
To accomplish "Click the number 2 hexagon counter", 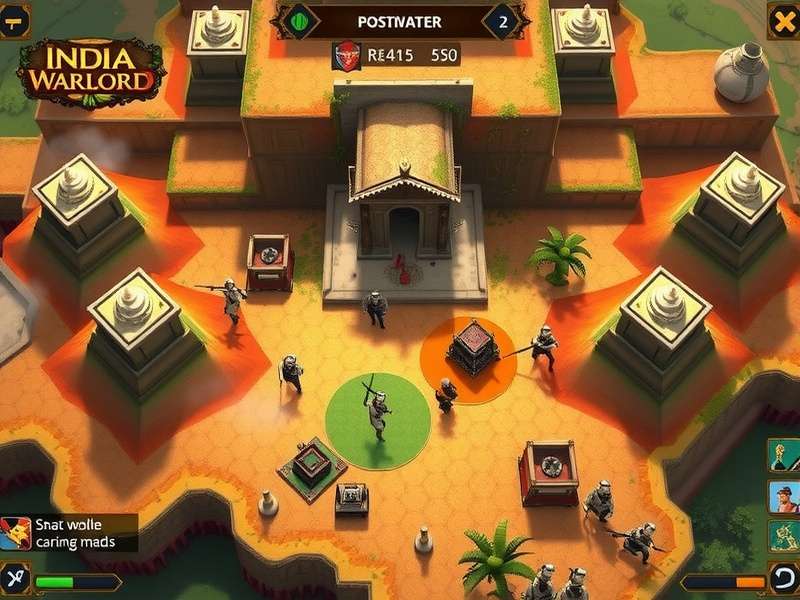I will pyautogui.click(x=502, y=21).
